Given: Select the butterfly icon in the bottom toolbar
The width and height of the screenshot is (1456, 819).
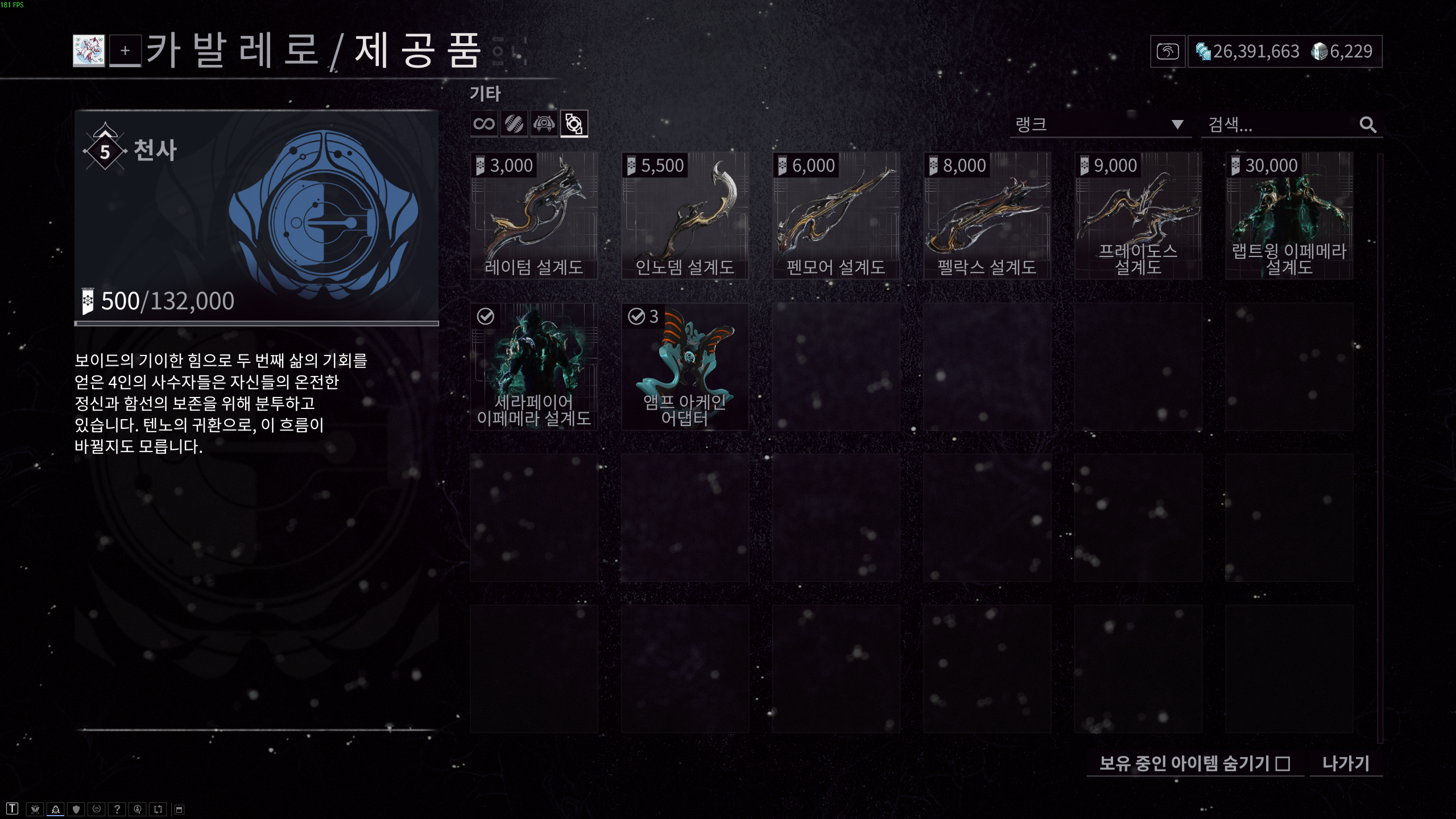Looking at the screenshot, I should (x=35, y=808).
